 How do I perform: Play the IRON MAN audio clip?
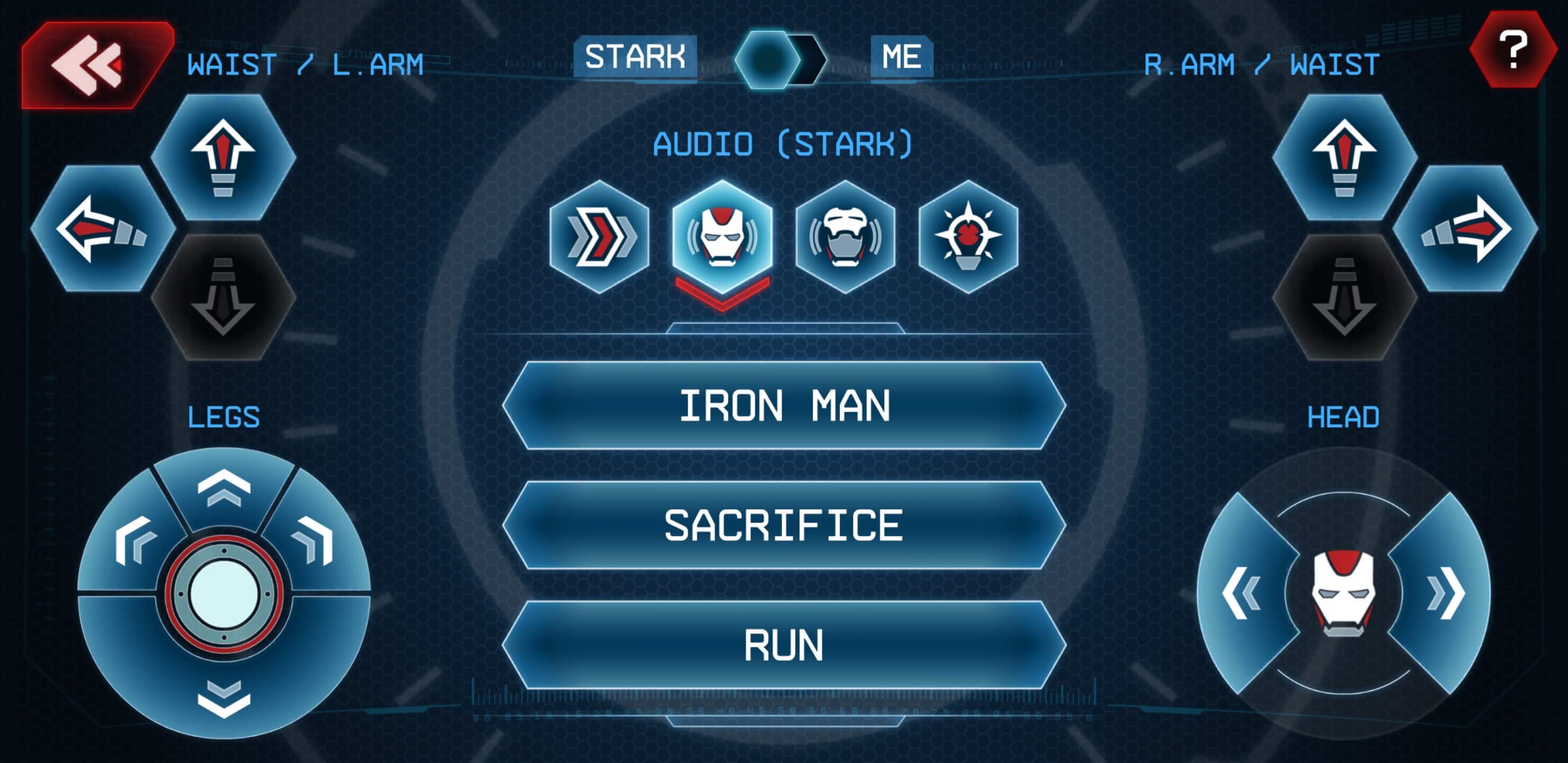click(784, 406)
